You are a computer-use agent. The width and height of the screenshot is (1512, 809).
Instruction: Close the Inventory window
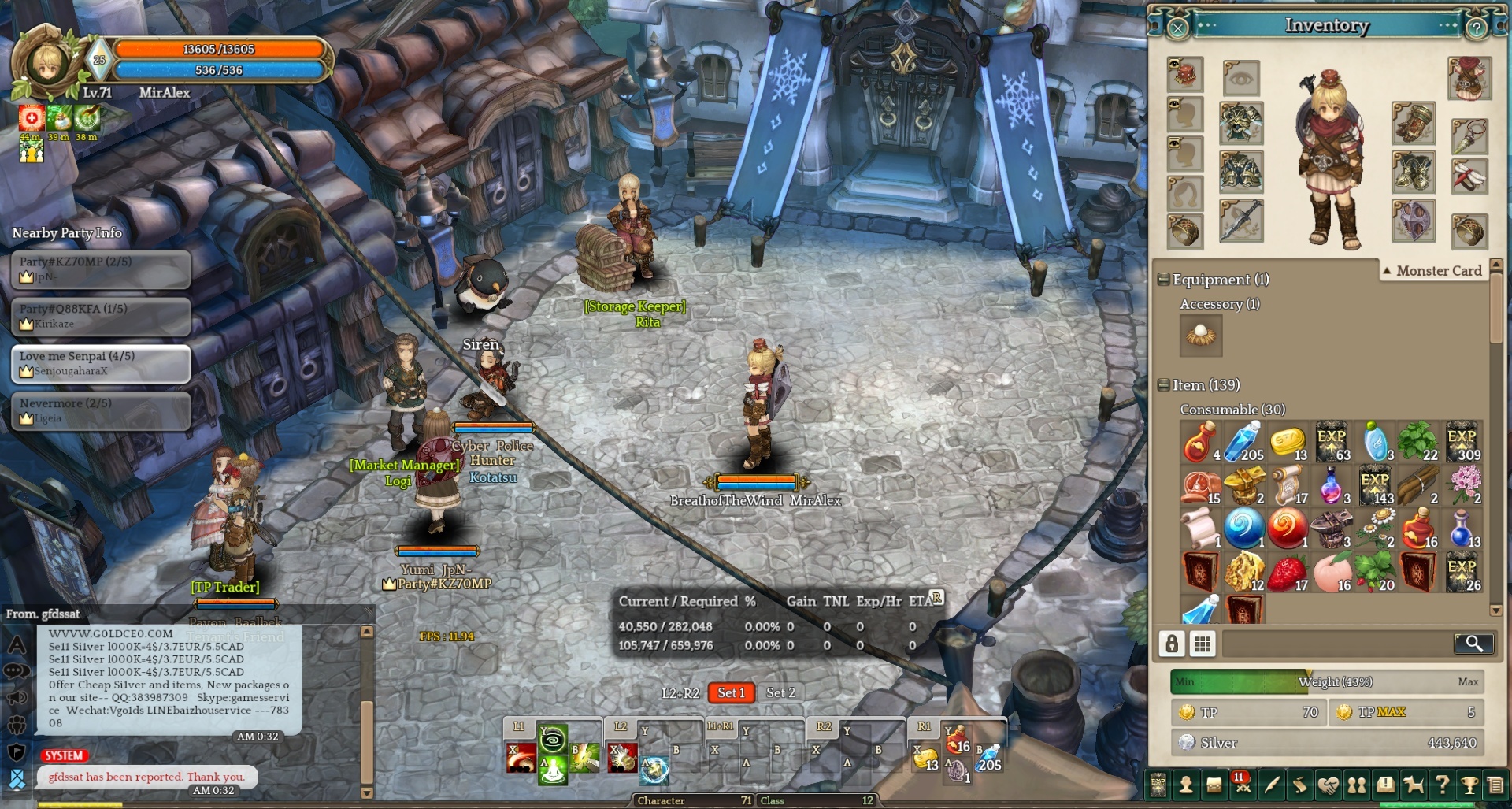[x=1177, y=28]
